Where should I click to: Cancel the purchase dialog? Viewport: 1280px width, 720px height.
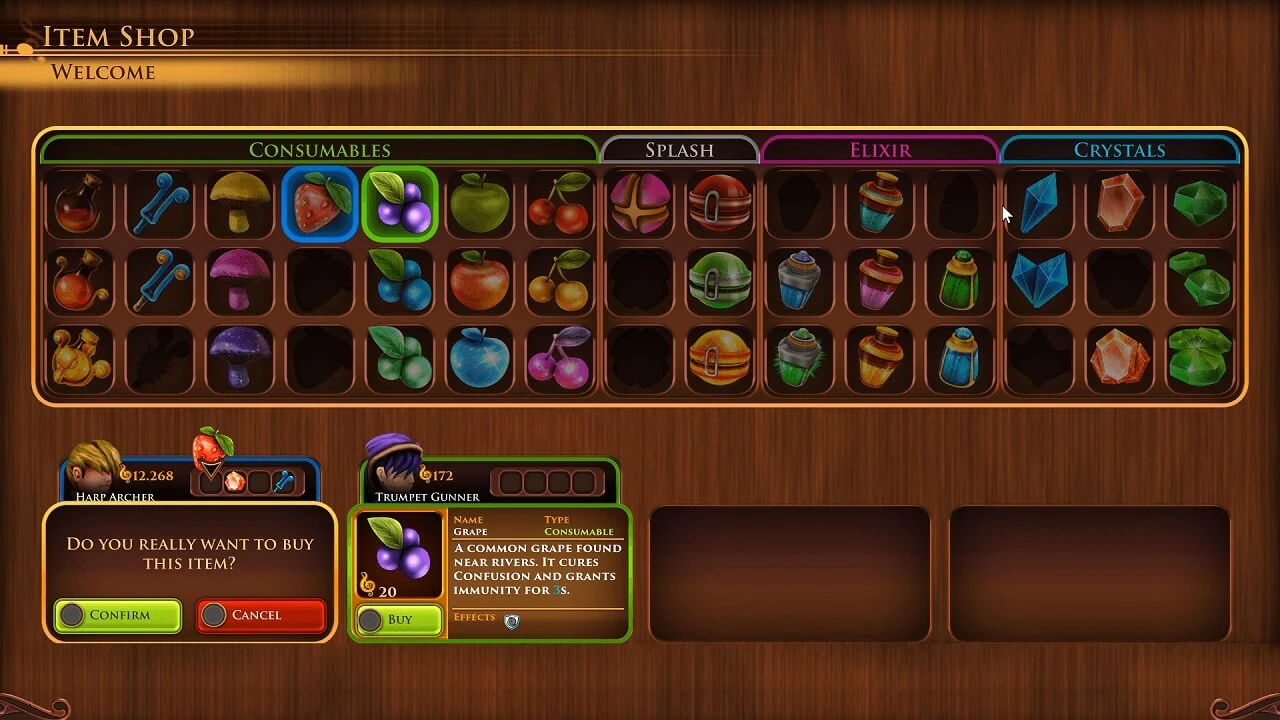pyautogui.click(x=261, y=615)
